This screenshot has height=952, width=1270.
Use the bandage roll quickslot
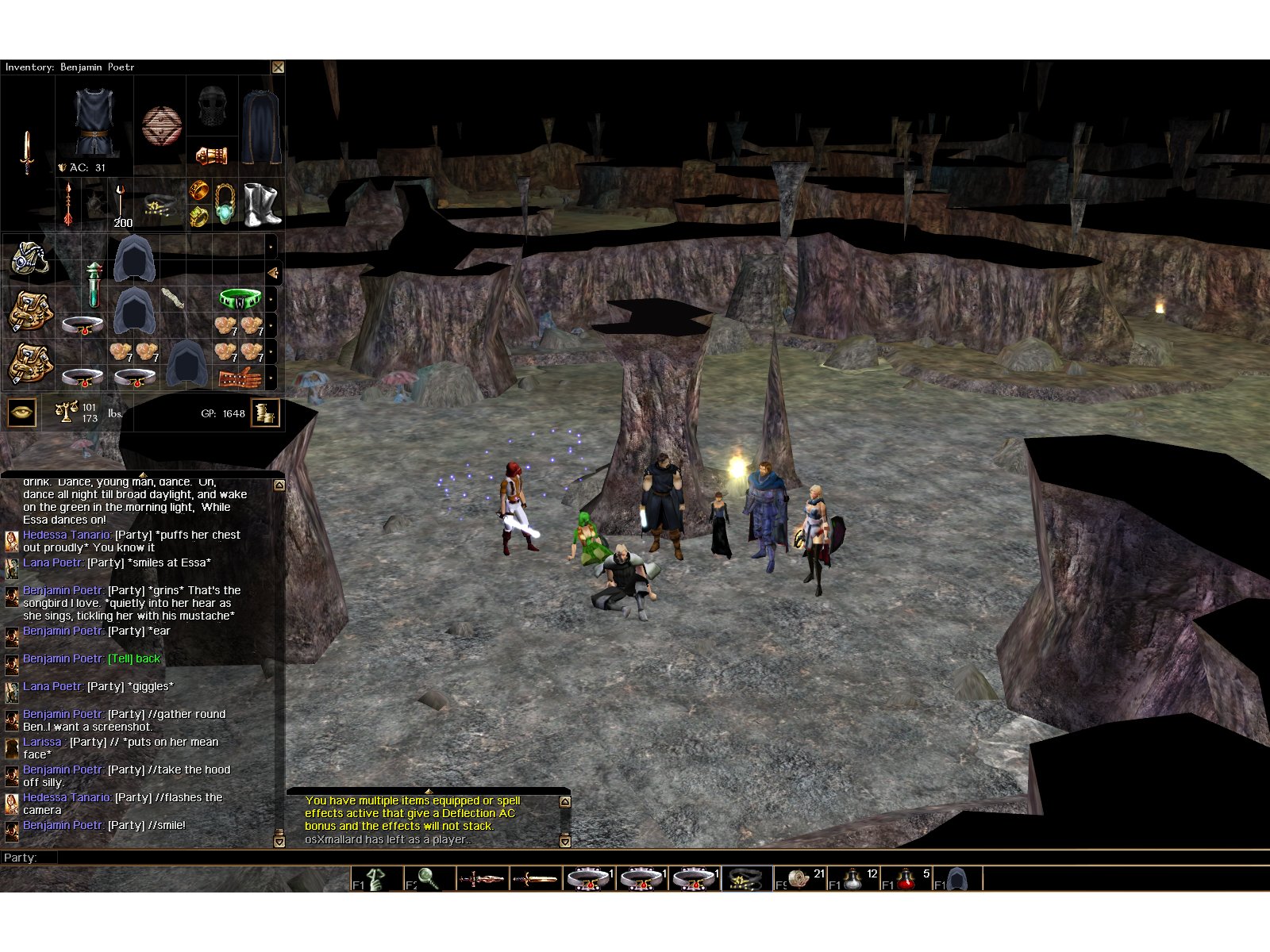click(798, 879)
